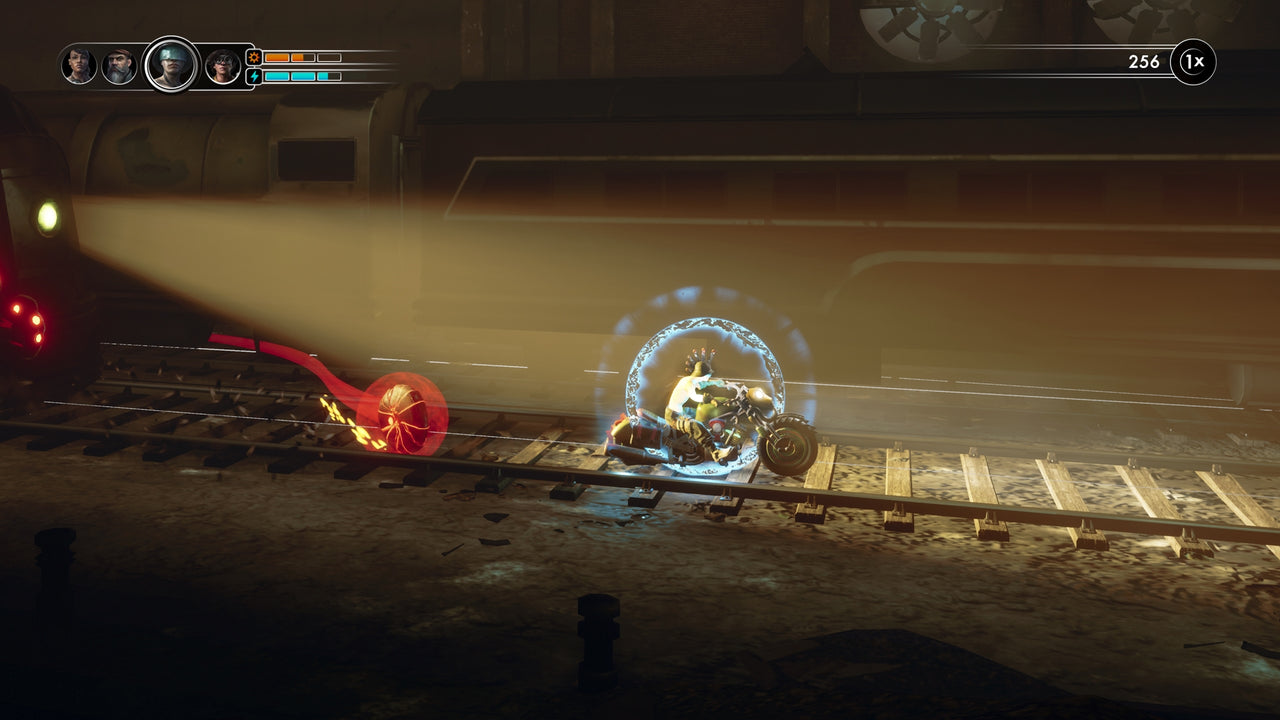Click the cyan lightning energy icon

253,76
